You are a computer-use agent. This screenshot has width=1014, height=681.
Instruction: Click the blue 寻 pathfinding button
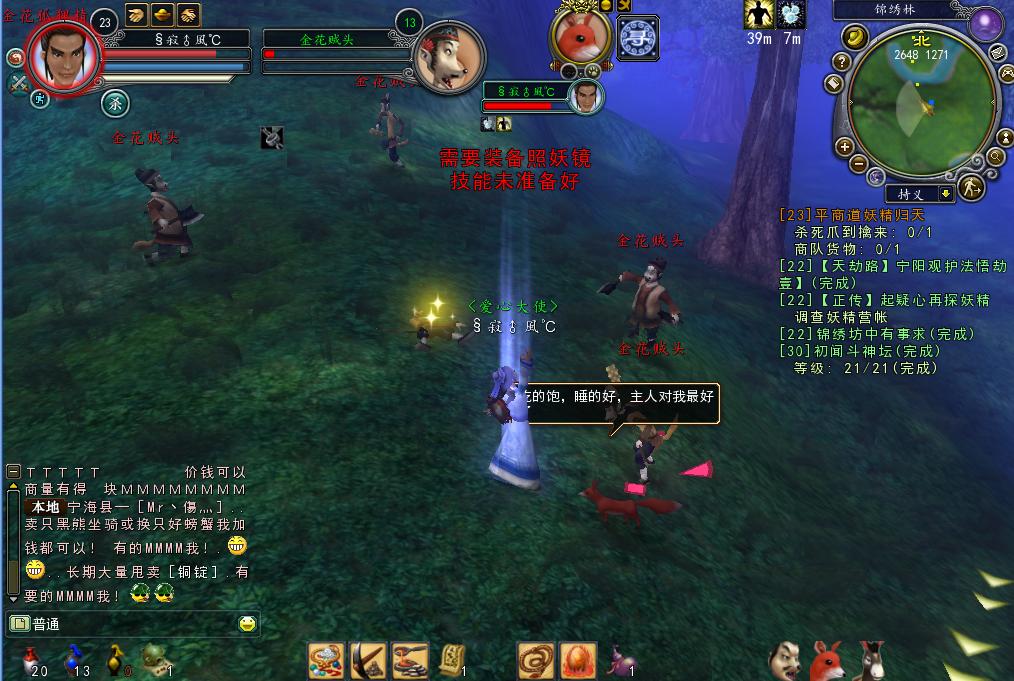coord(637,38)
